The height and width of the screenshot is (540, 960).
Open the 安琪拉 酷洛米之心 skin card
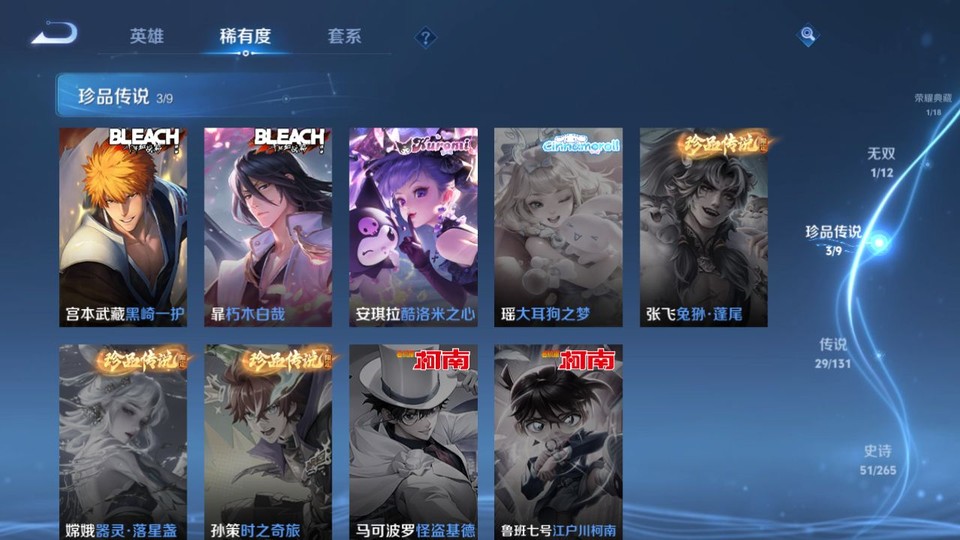point(413,227)
